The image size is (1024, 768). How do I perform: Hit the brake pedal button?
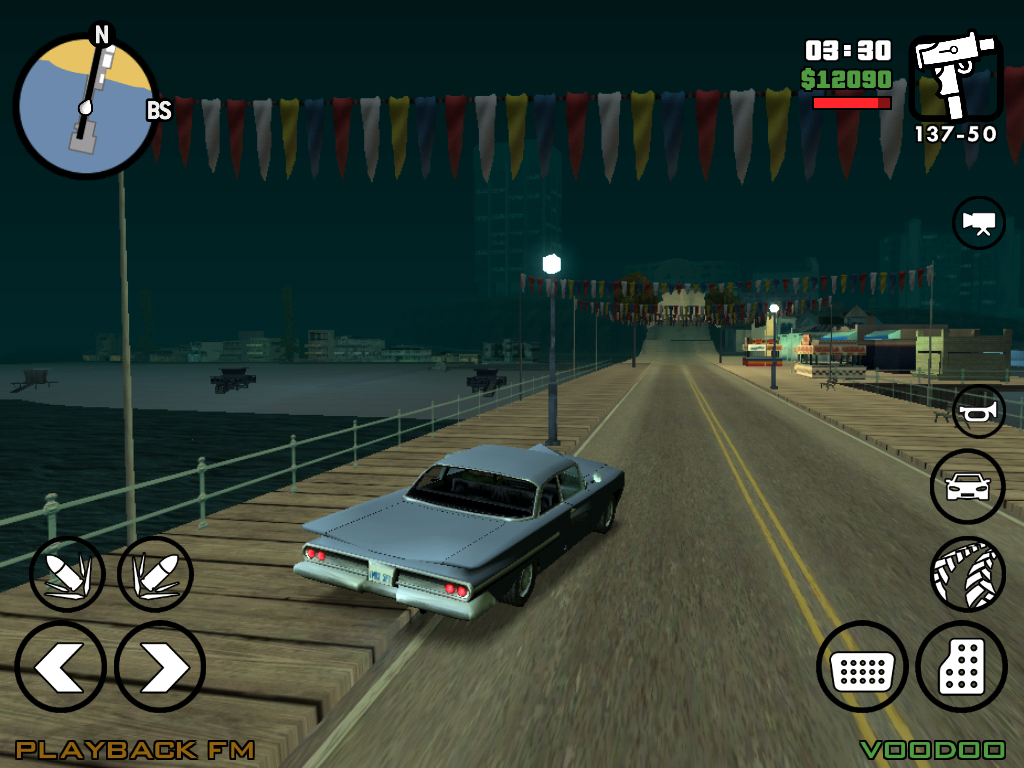pos(862,667)
